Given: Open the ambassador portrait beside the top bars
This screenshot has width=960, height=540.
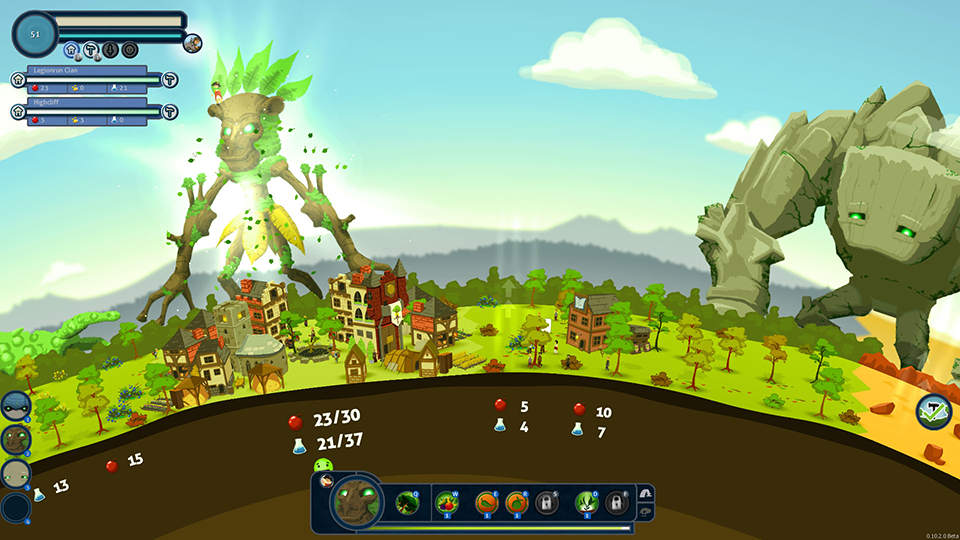Looking at the screenshot, I should click(x=193, y=42).
